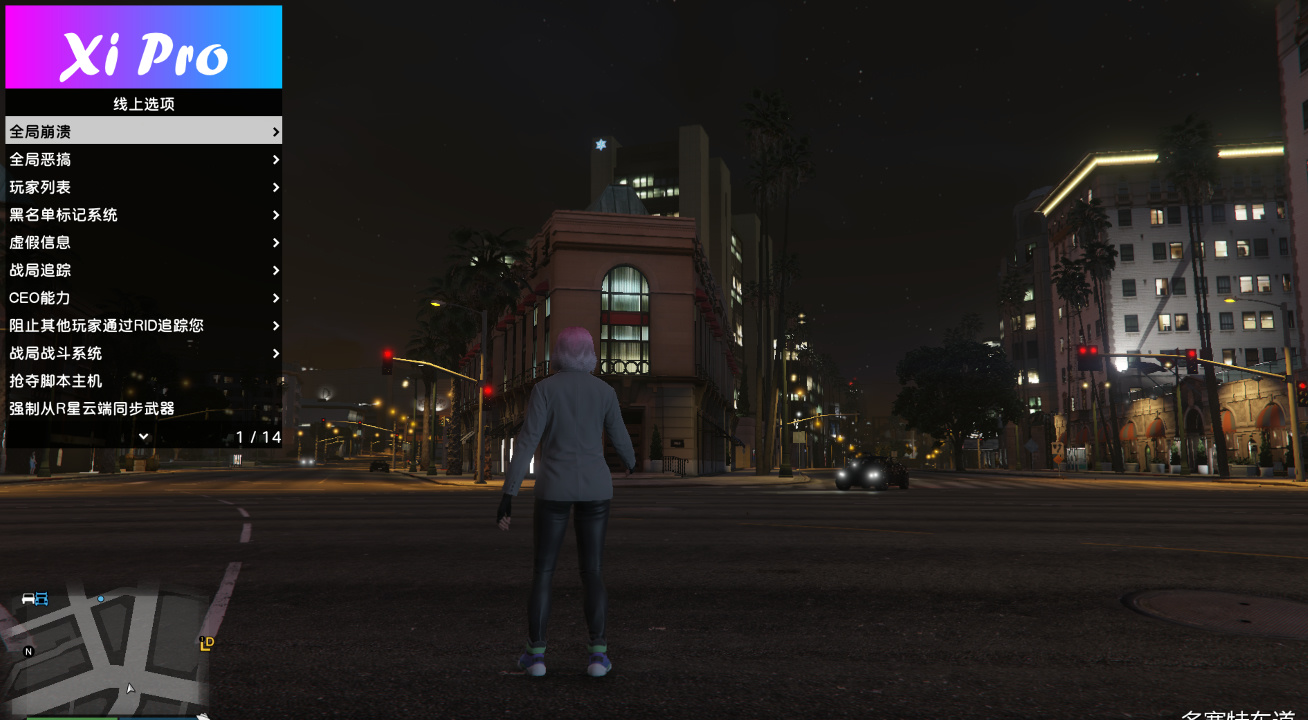Image resolution: width=1308 pixels, height=720 pixels.
Task: Choose 黑名单标记系统 option
Action: click(x=143, y=215)
